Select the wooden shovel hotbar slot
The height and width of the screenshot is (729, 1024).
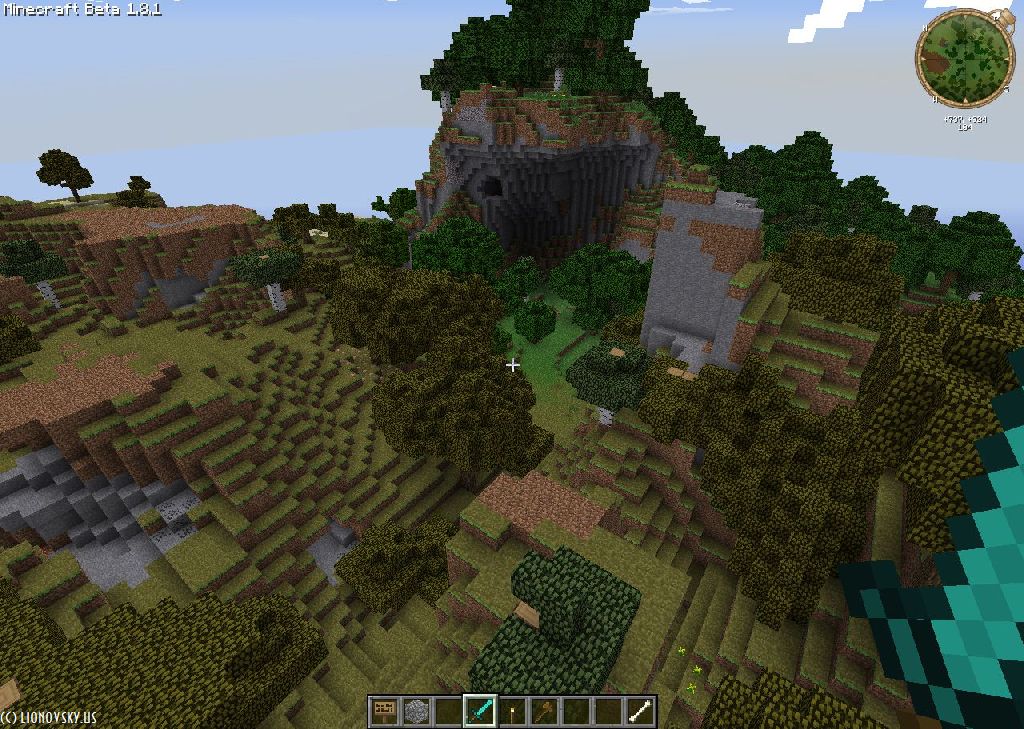click(x=544, y=711)
